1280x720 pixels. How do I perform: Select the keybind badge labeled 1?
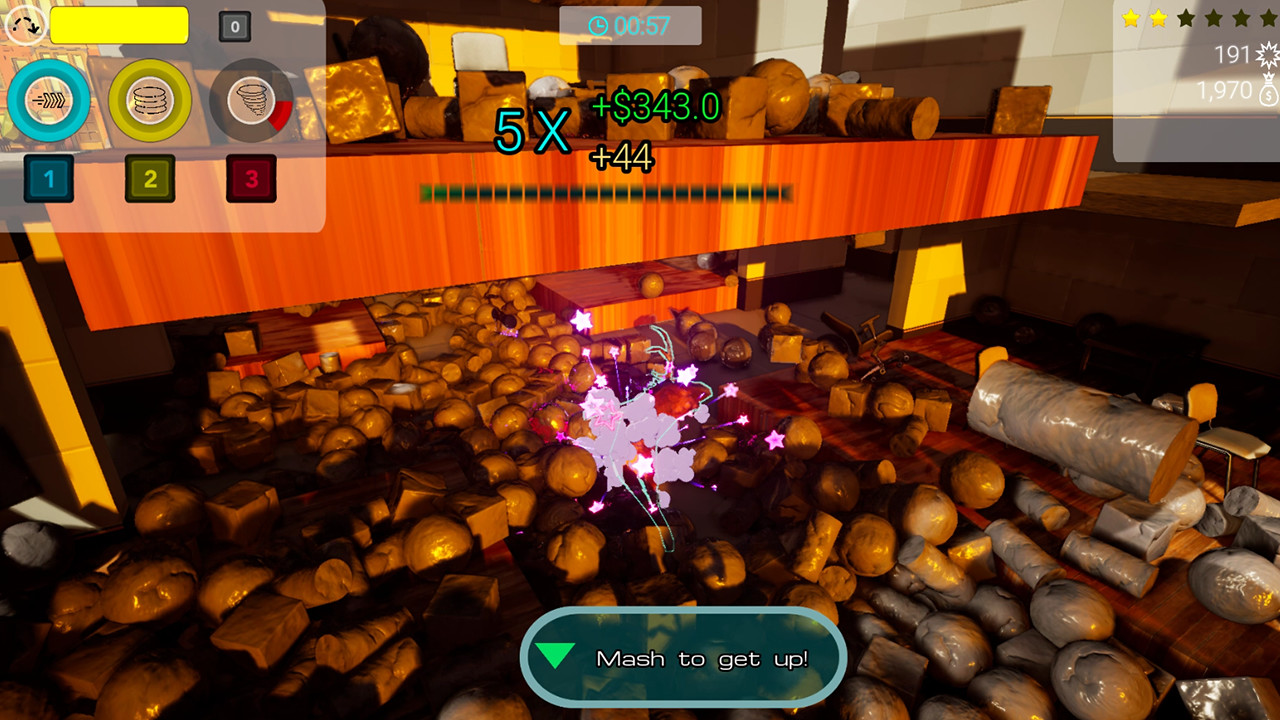(49, 179)
